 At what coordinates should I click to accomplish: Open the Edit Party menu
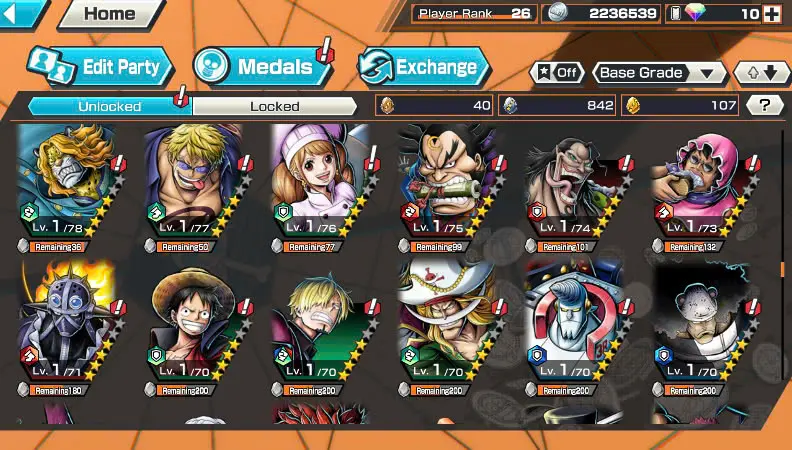[x=100, y=67]
